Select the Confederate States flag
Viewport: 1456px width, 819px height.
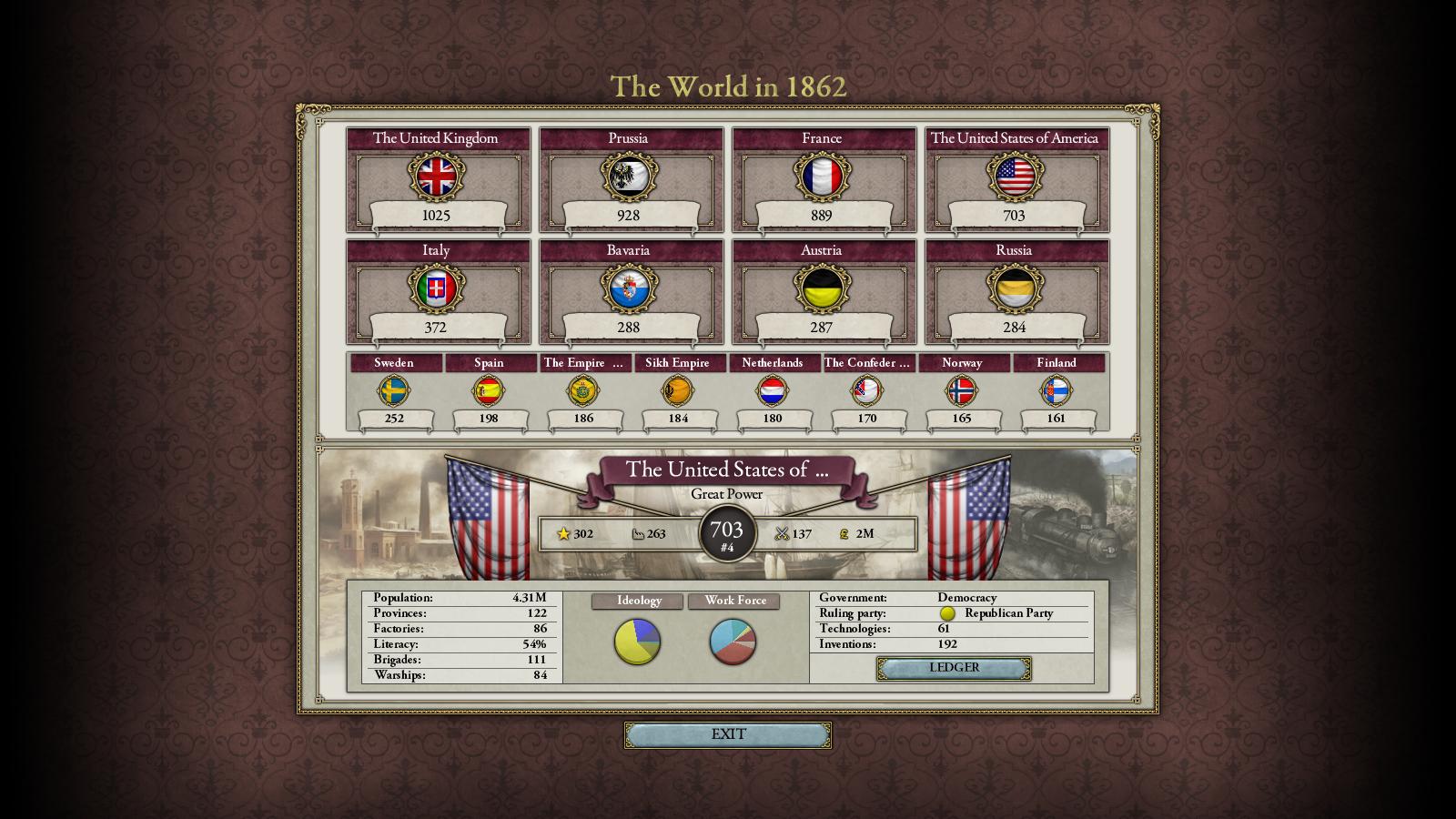[x=867, y=391]
